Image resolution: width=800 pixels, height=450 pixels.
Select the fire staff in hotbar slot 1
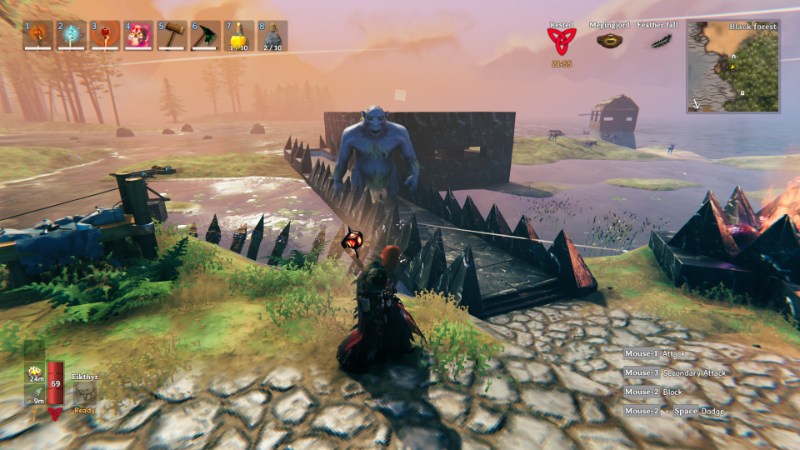tap(37, 35)
